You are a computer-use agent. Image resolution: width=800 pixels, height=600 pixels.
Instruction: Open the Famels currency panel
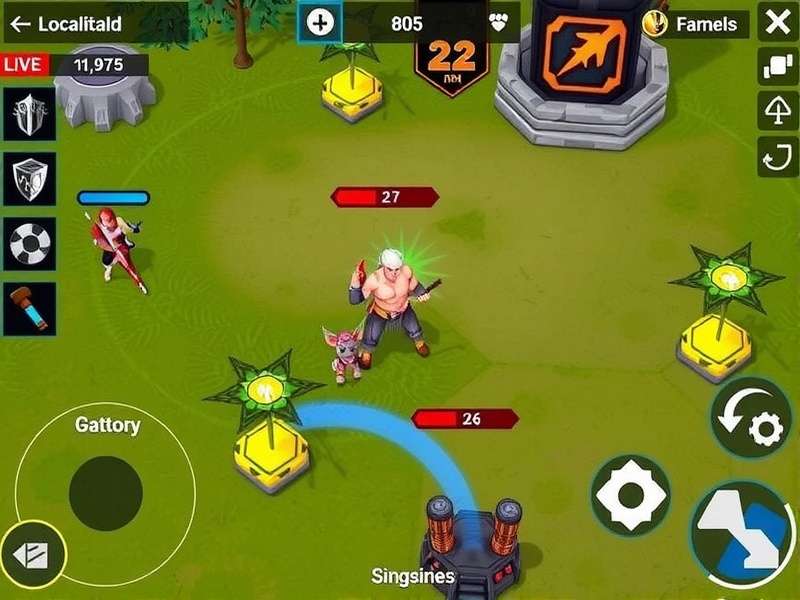696,24
